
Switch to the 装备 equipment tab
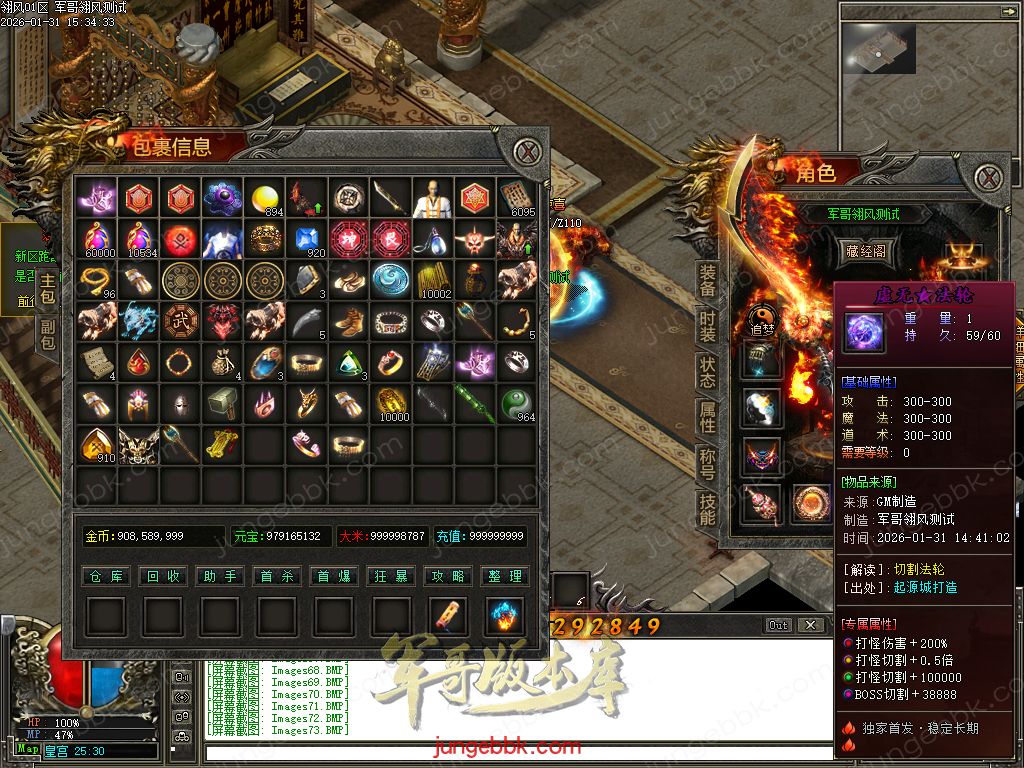click(707, 282)
